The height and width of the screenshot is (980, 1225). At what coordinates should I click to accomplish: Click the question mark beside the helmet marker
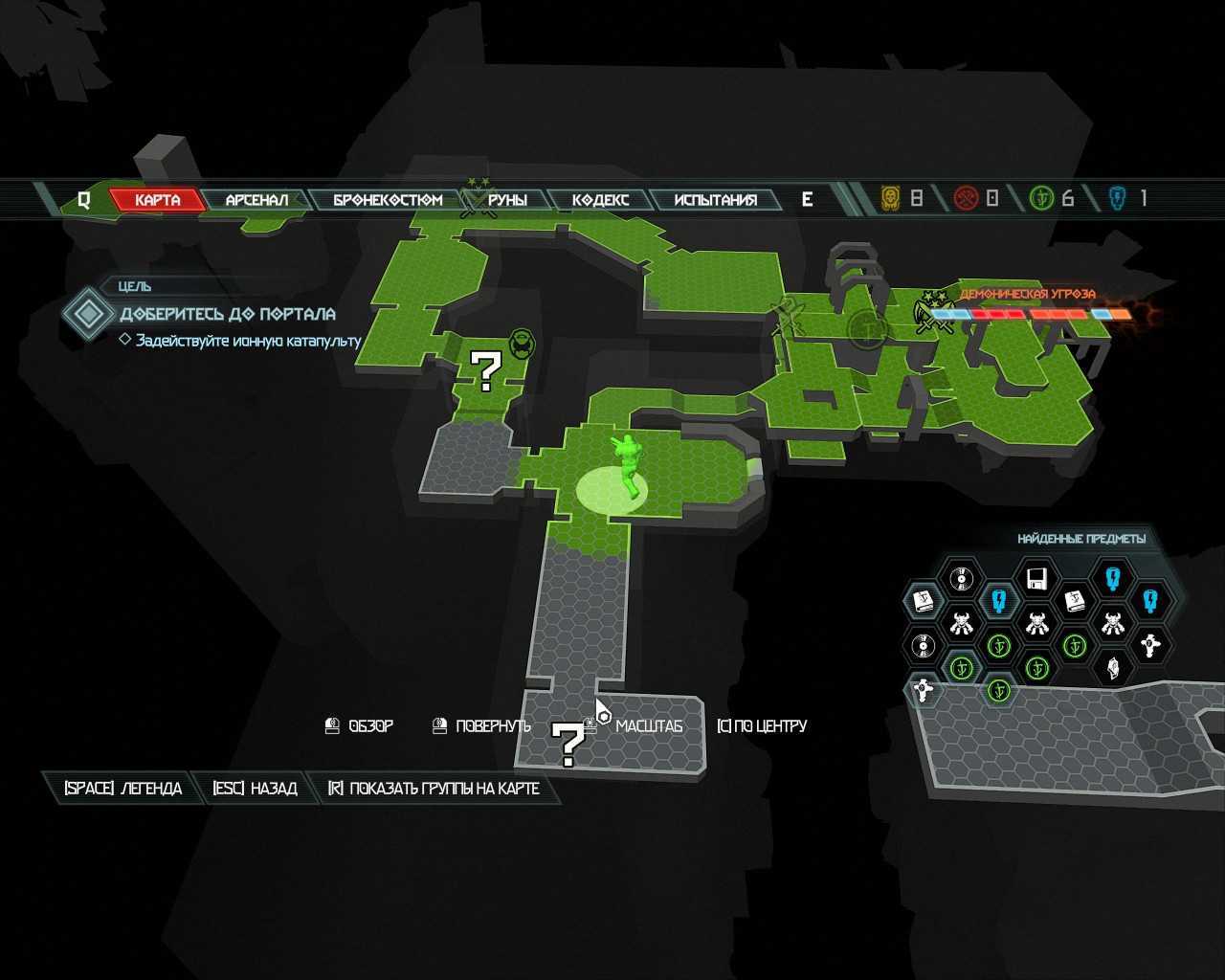486,371
